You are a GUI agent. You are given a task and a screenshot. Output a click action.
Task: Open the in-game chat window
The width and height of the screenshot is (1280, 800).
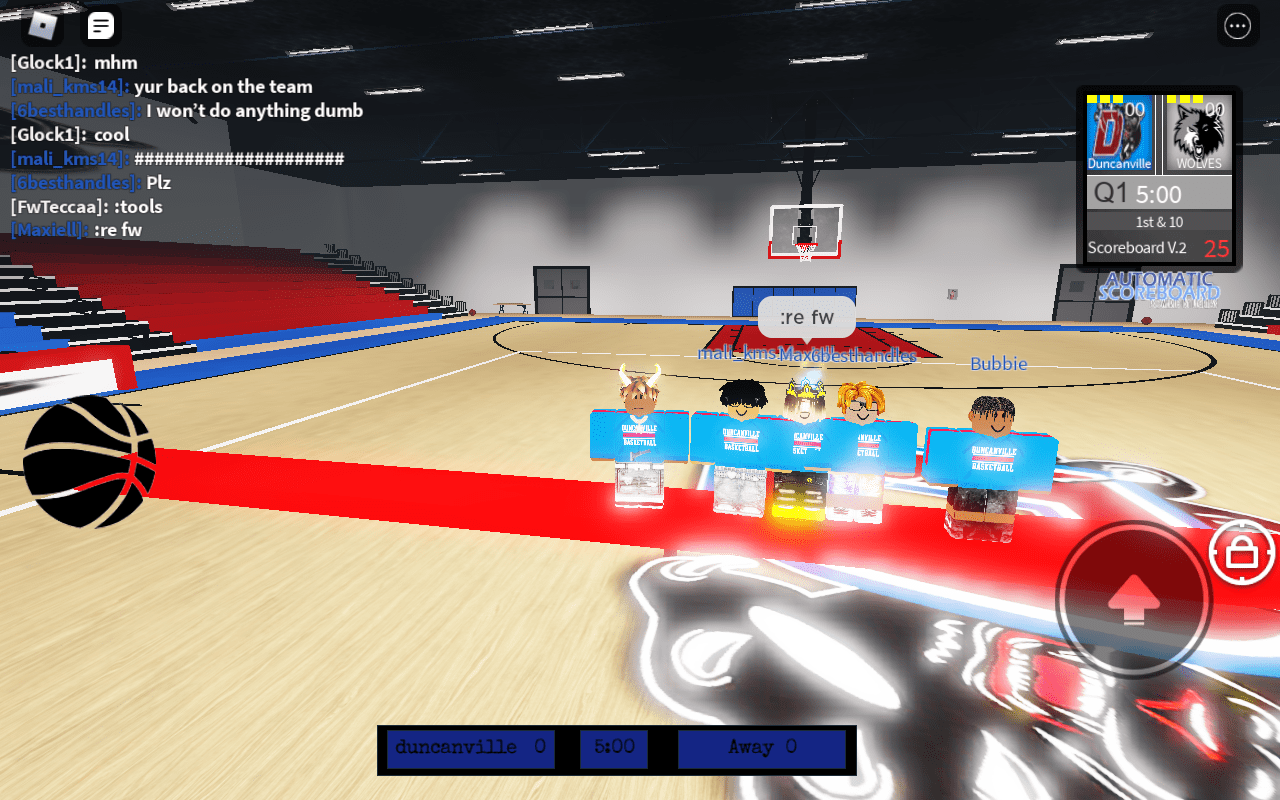tap(100, 25)
